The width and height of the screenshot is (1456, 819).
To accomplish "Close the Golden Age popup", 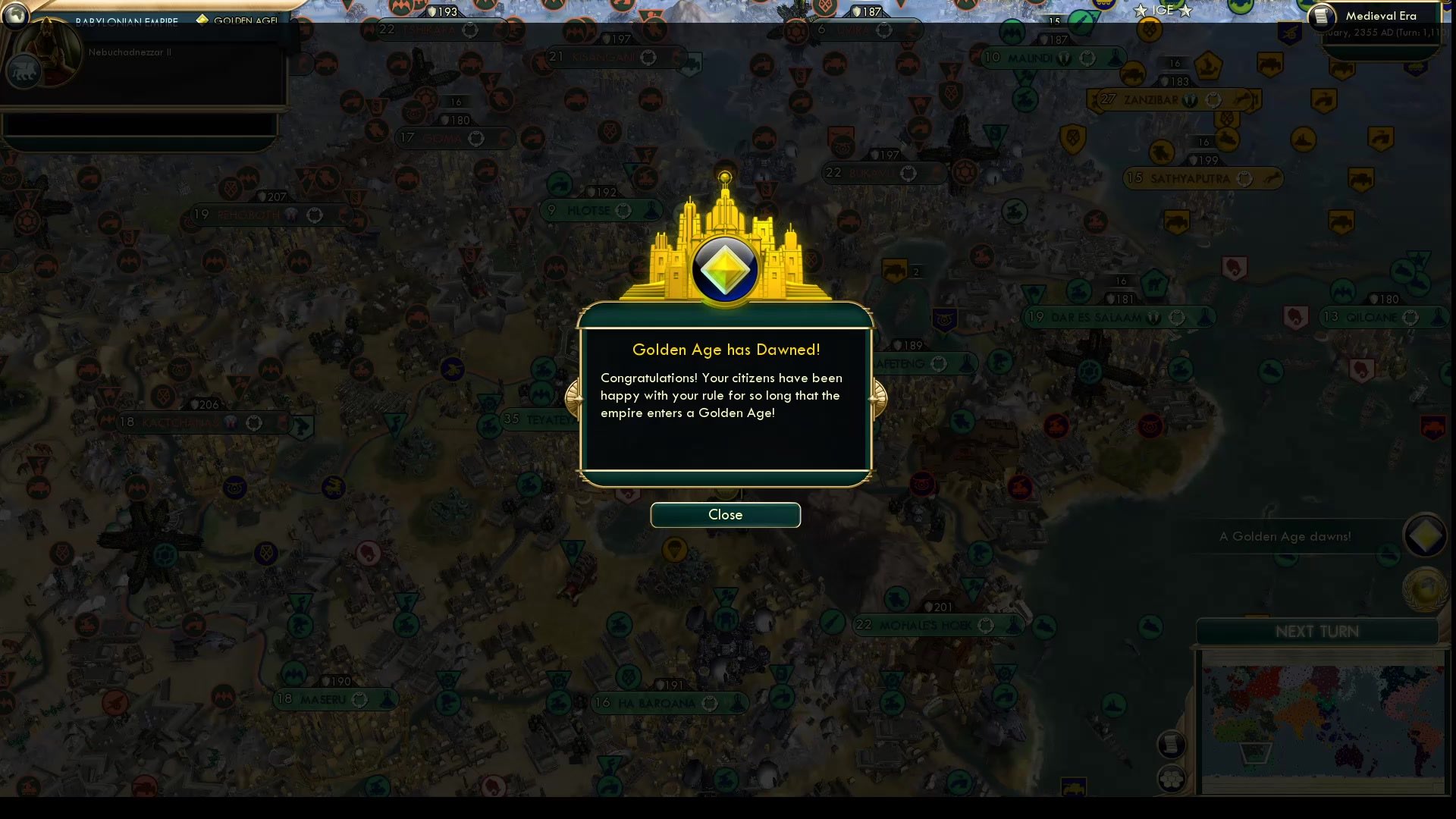I will (724, 515).
